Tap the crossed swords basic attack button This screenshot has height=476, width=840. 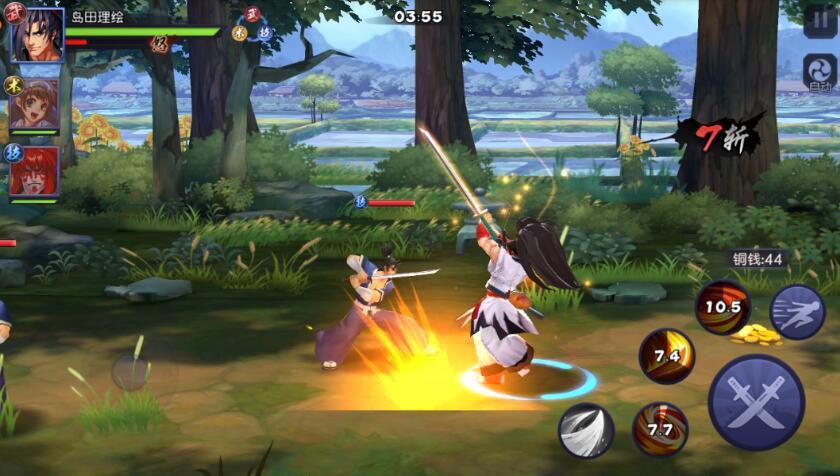pos(756,402)
